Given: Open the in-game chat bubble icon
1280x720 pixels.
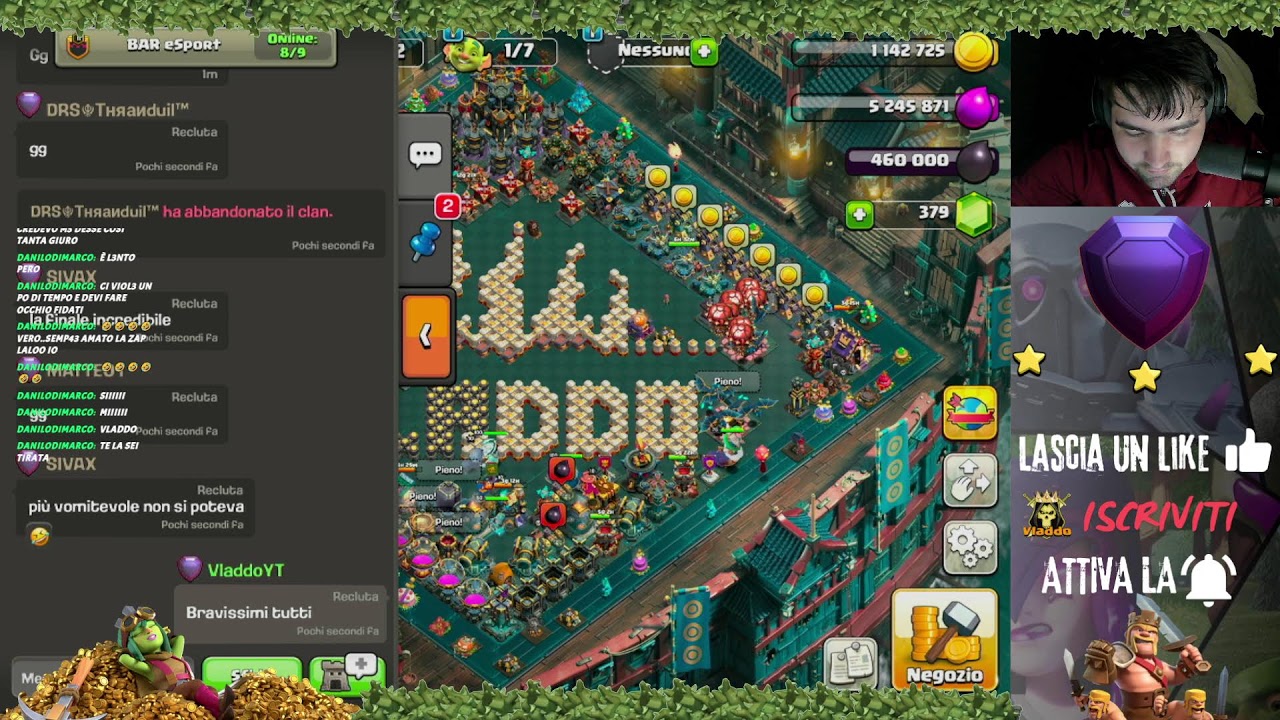Looking at the screenshot, I should 425,152.
